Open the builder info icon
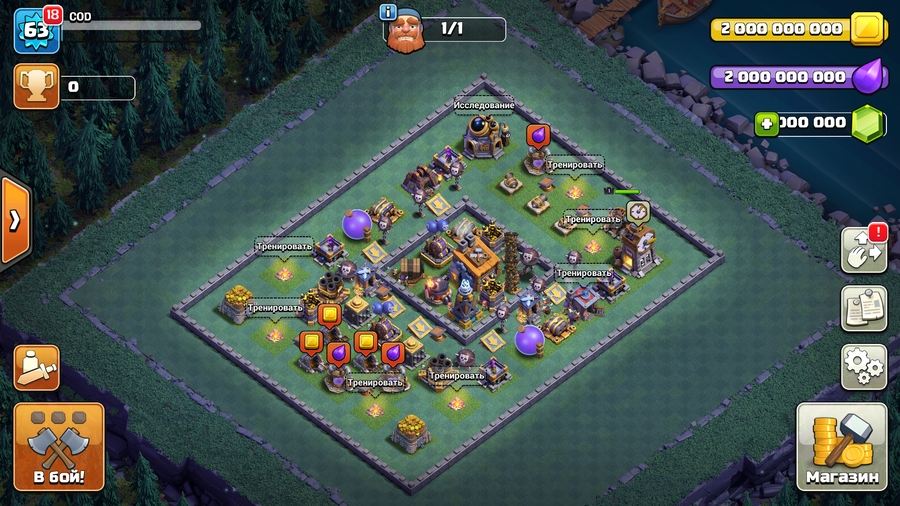 [x=389, y=13]
